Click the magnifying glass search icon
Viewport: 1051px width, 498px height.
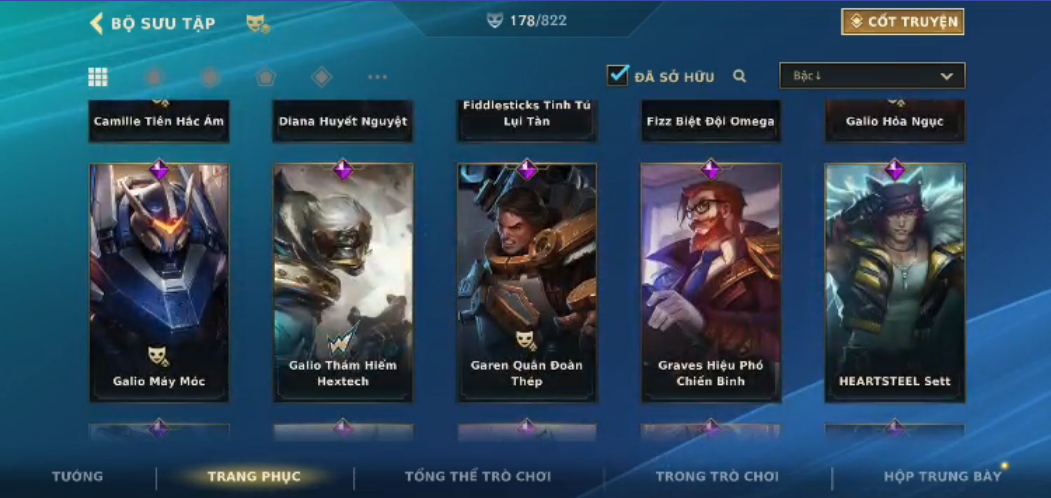(x=740, y=76)
